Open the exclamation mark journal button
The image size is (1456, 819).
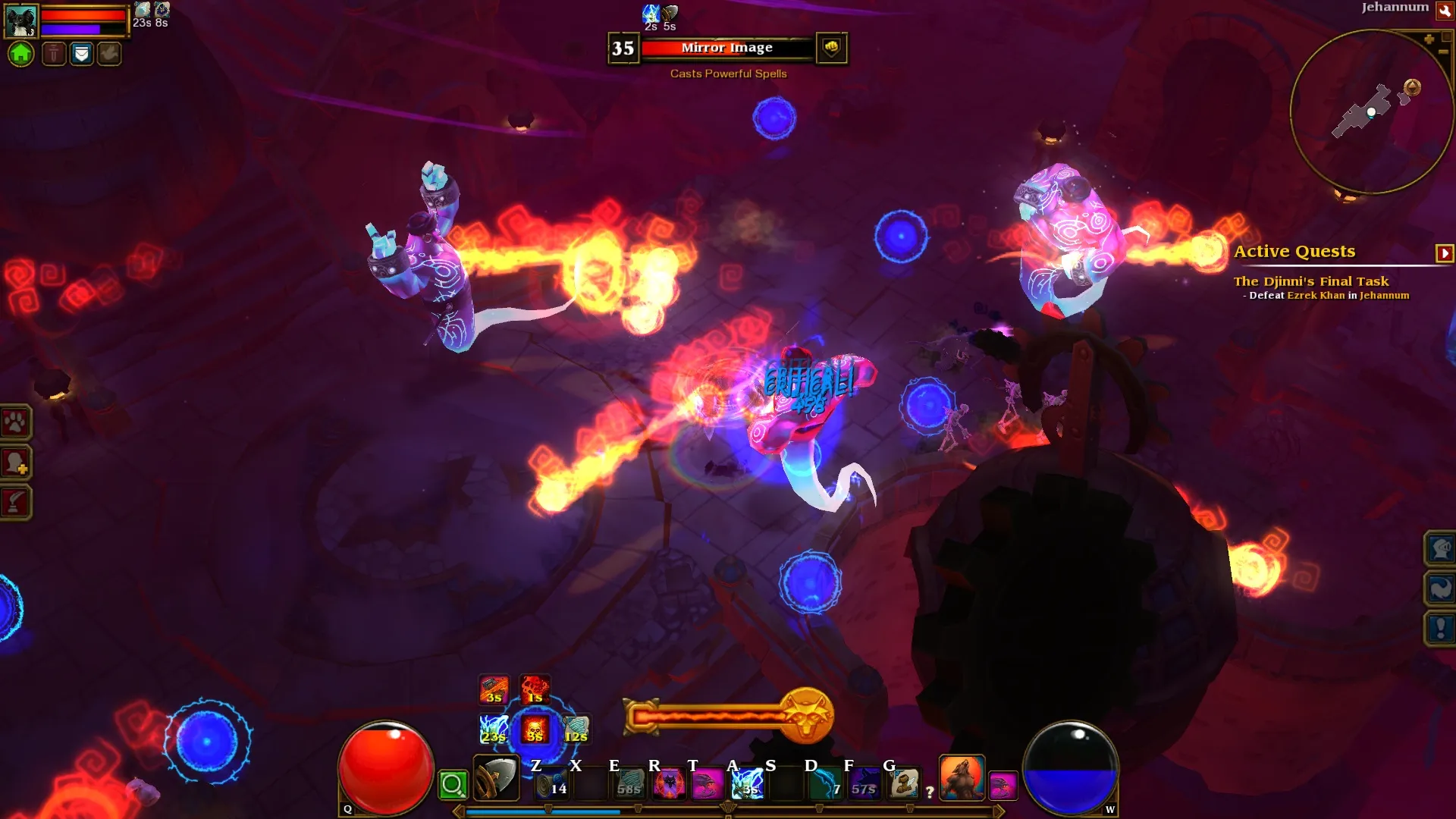1440,628
